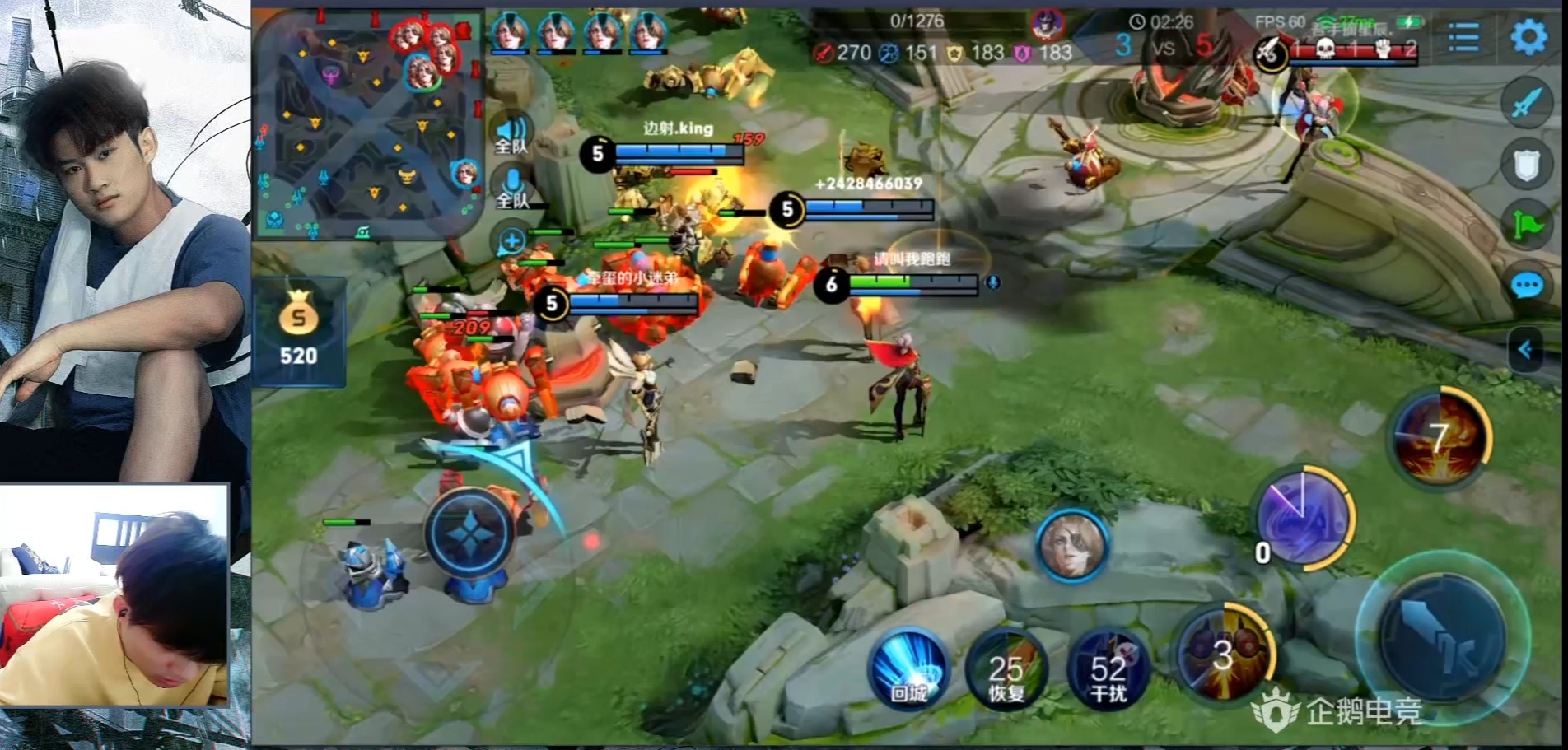This screenshot has width=1568, height=750.
Task: Activate the fire skill showing cooldown 7
Action: (x=1440, y=437)
